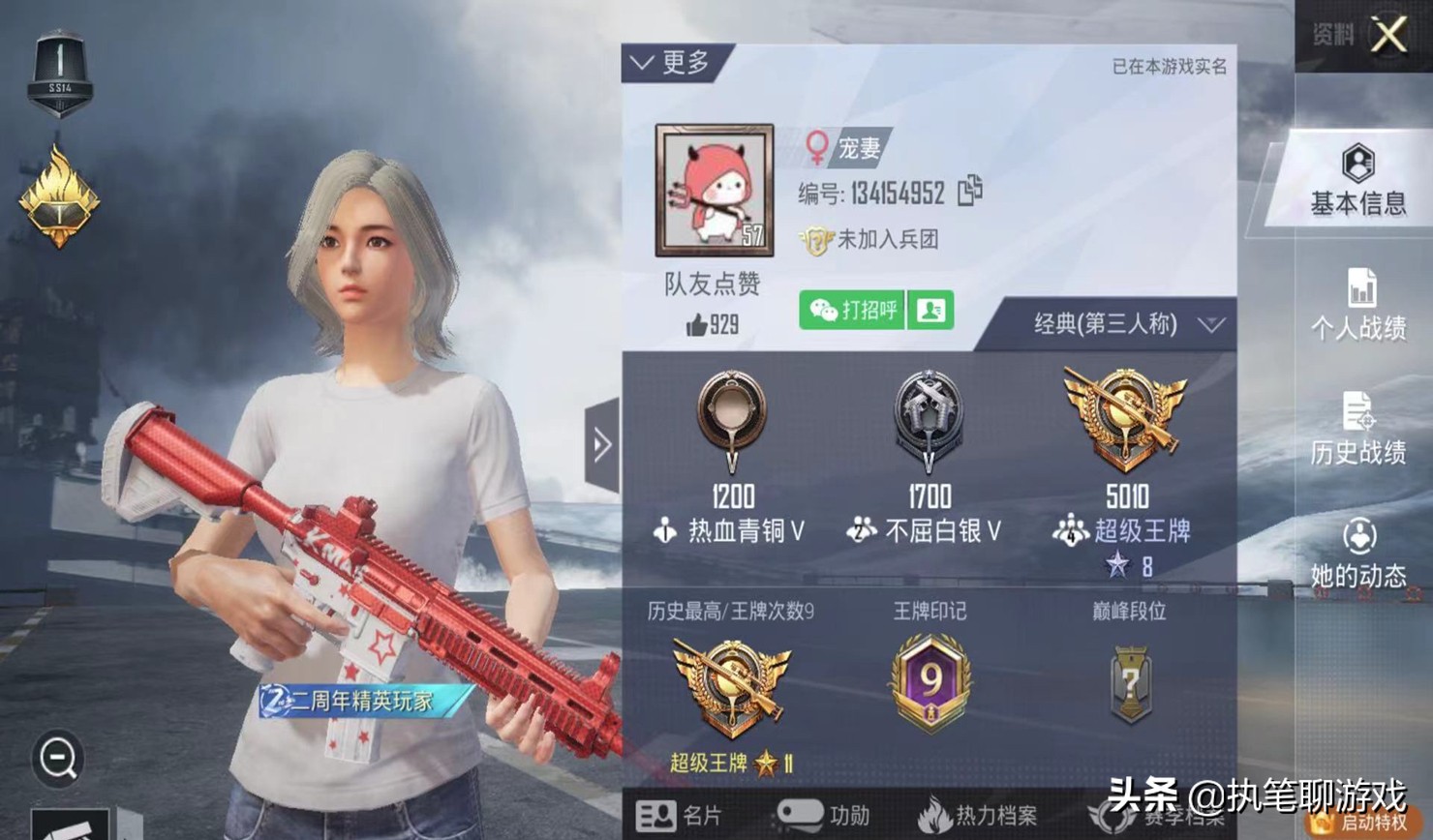Open the 历史战绩 history stats icon

[x=1359, y=433]
